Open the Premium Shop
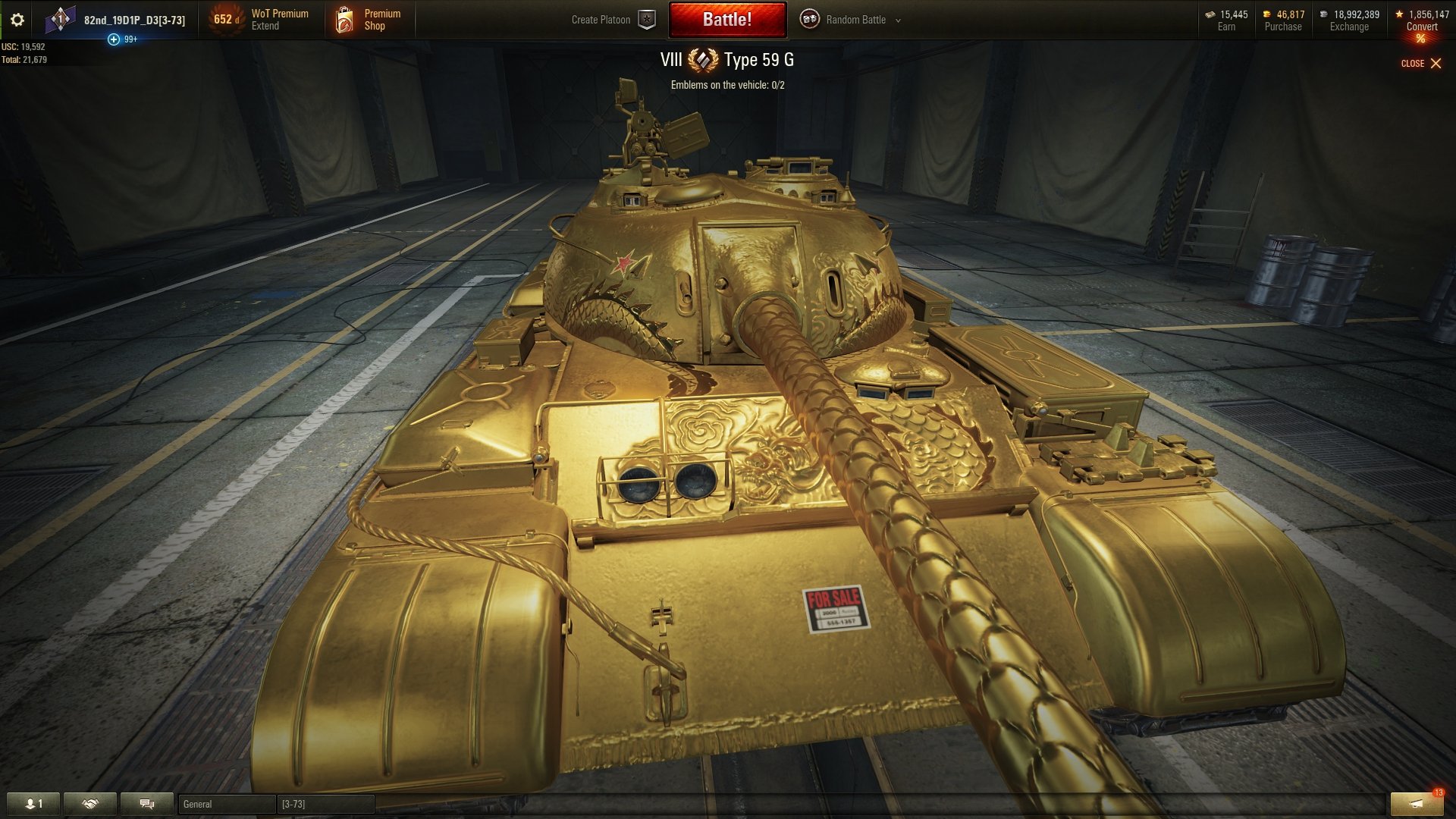Image resolution: width=1456 pixels, height=819 pixels. (x=370, y=20)
